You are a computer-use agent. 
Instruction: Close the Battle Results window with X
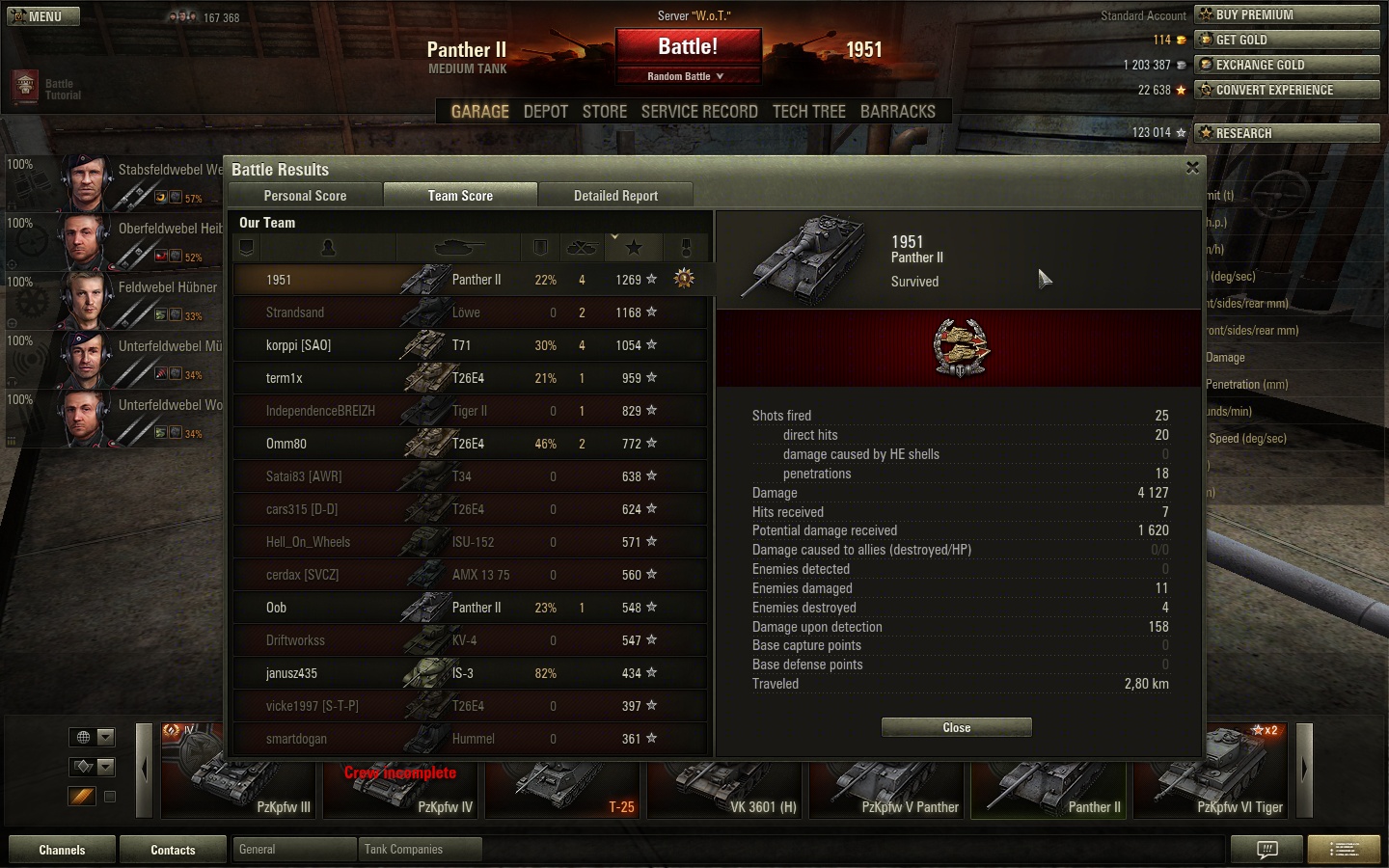(1192, 168)
